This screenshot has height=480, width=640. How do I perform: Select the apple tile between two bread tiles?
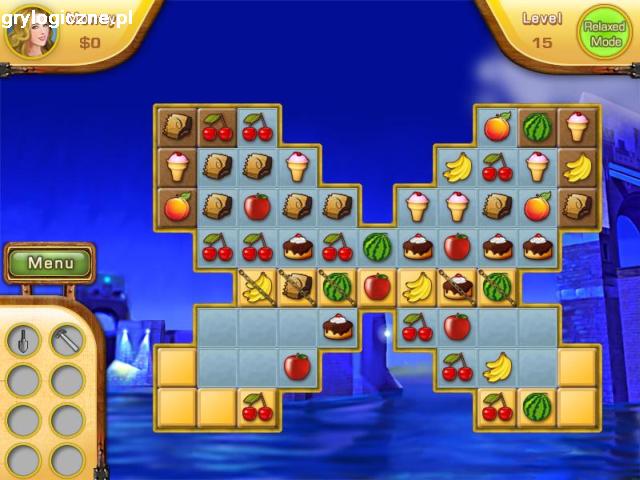pos(257,206)
